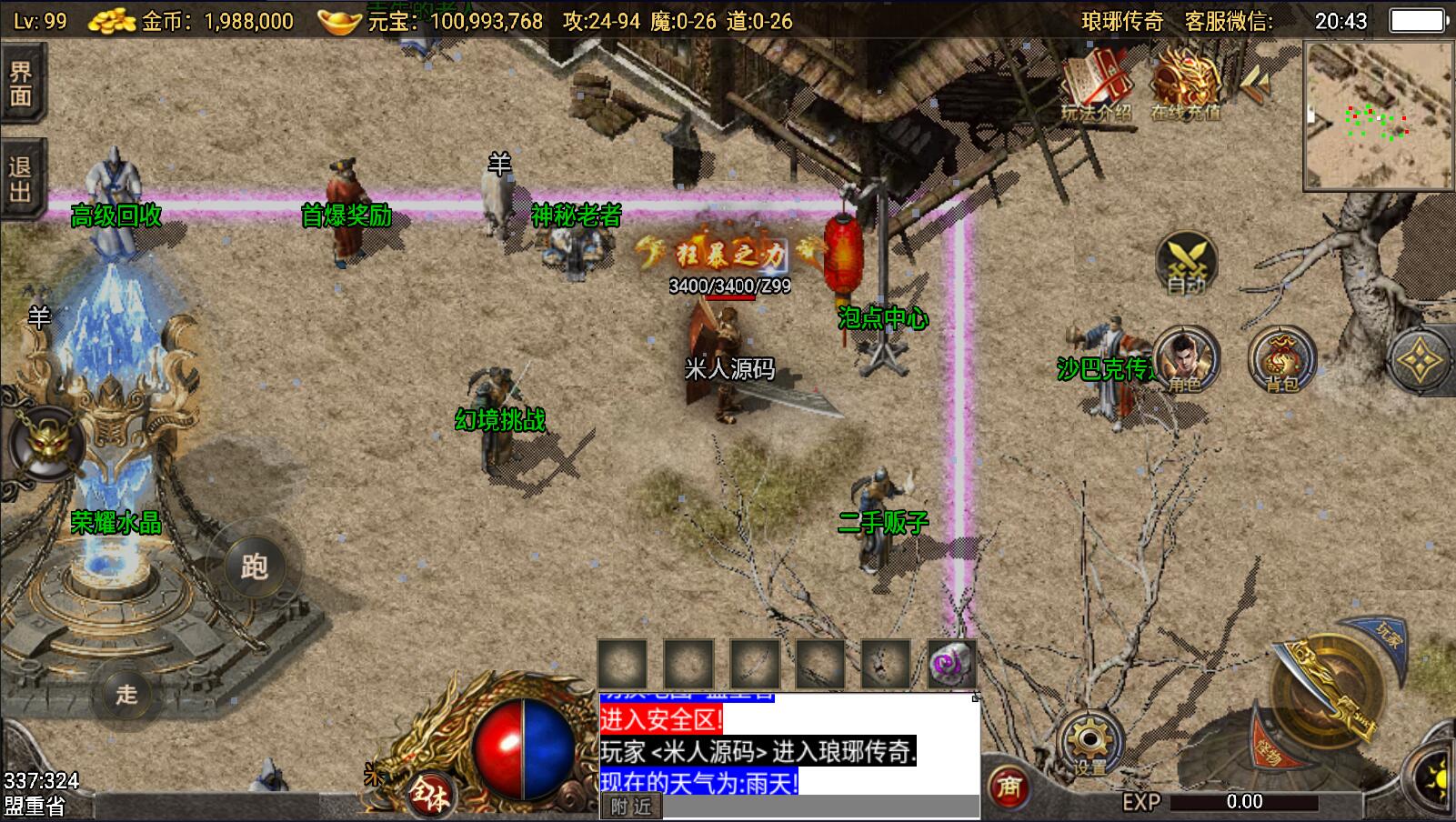
Task: Open the 玩法介绍 gameplay guide book
Action: coord(1097,84)
